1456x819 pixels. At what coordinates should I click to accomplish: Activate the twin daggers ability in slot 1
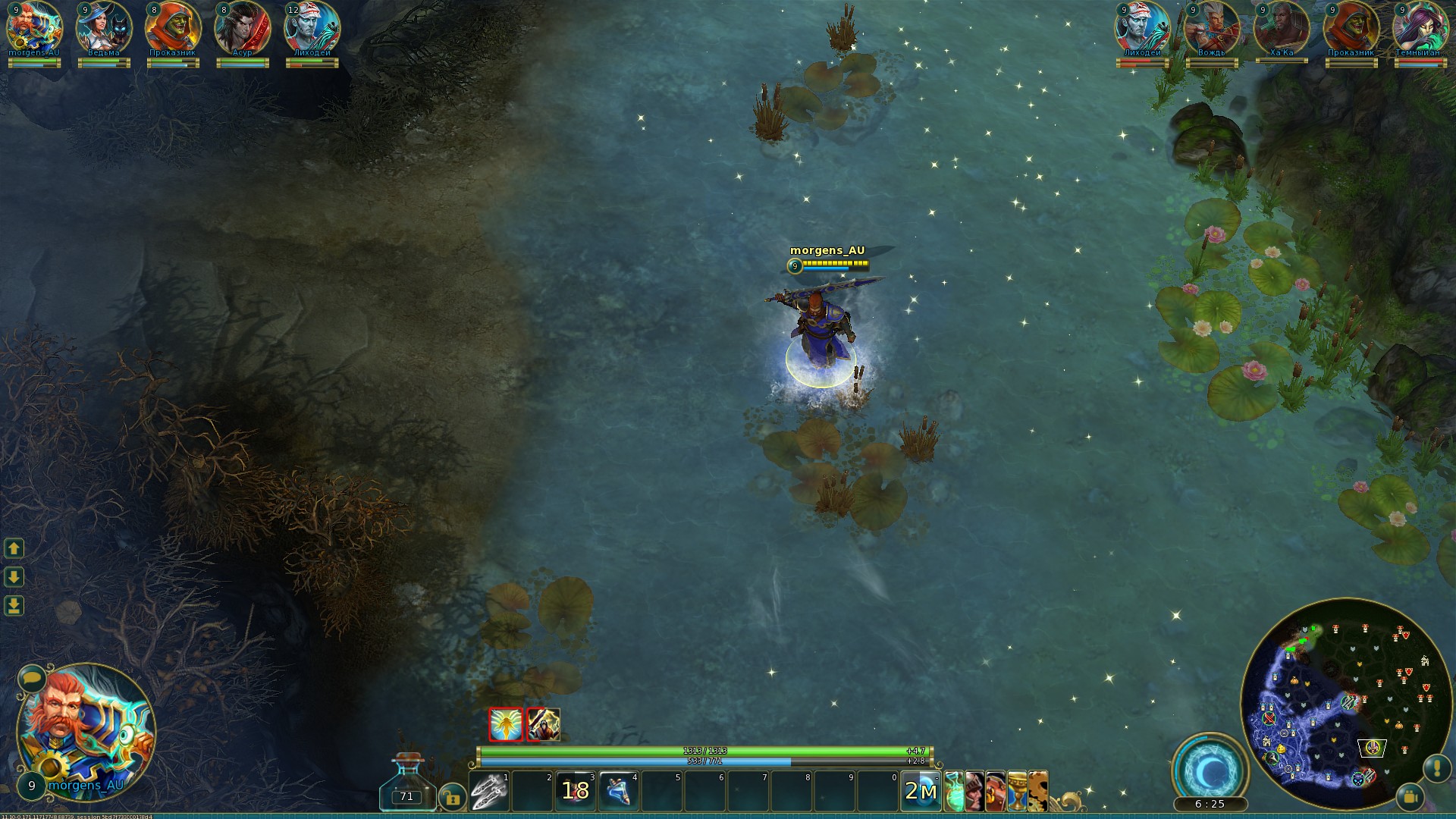[489, 792]
